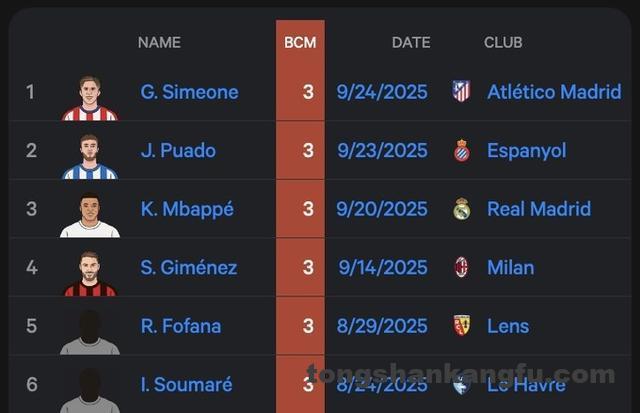The height and width of the screenshot is (413, 640).
Task: Click G. Simeone's portrait thumbnail
Action: tap(90, 97)
